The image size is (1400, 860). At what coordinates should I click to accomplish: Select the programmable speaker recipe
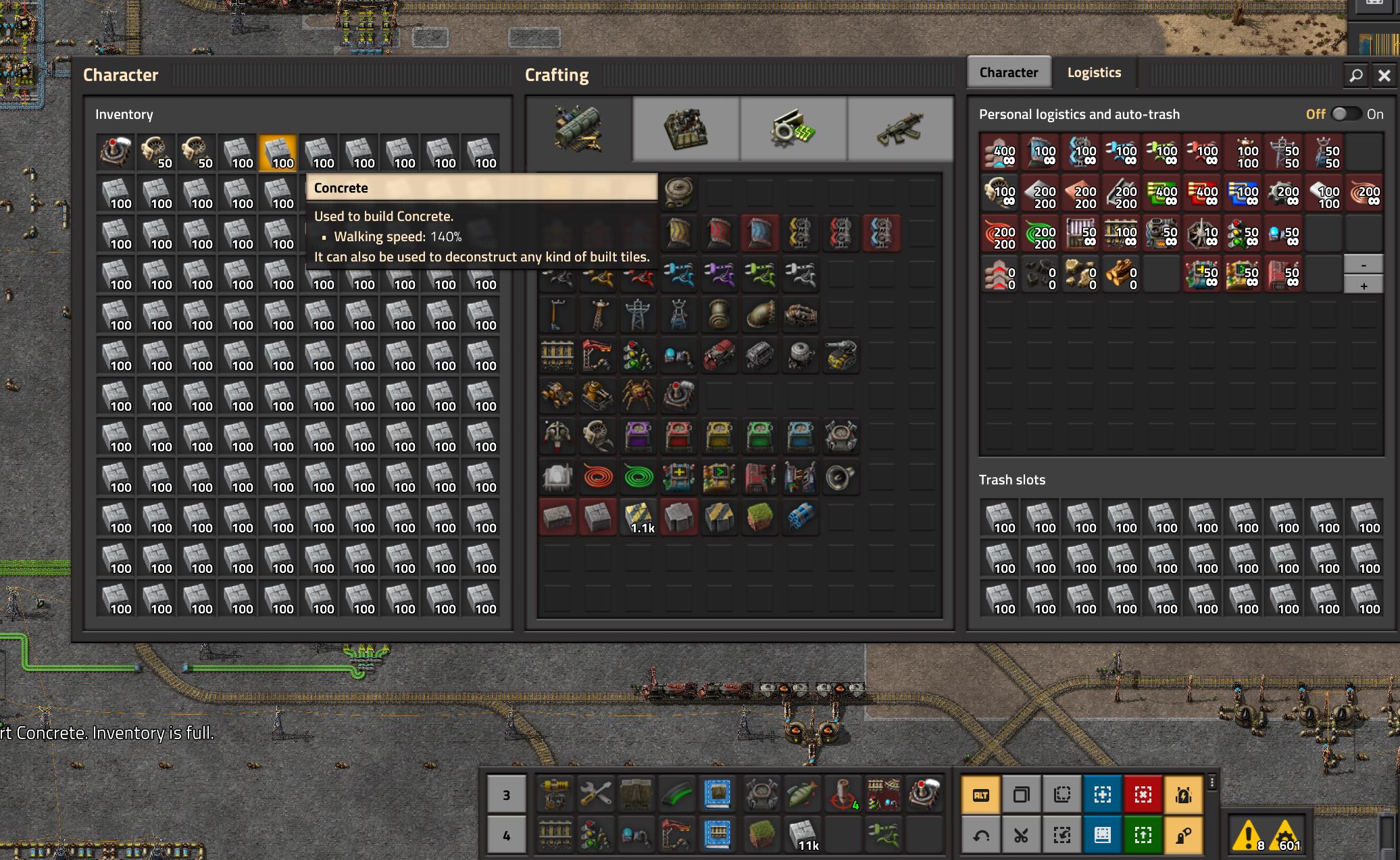(x=840, y=478)
